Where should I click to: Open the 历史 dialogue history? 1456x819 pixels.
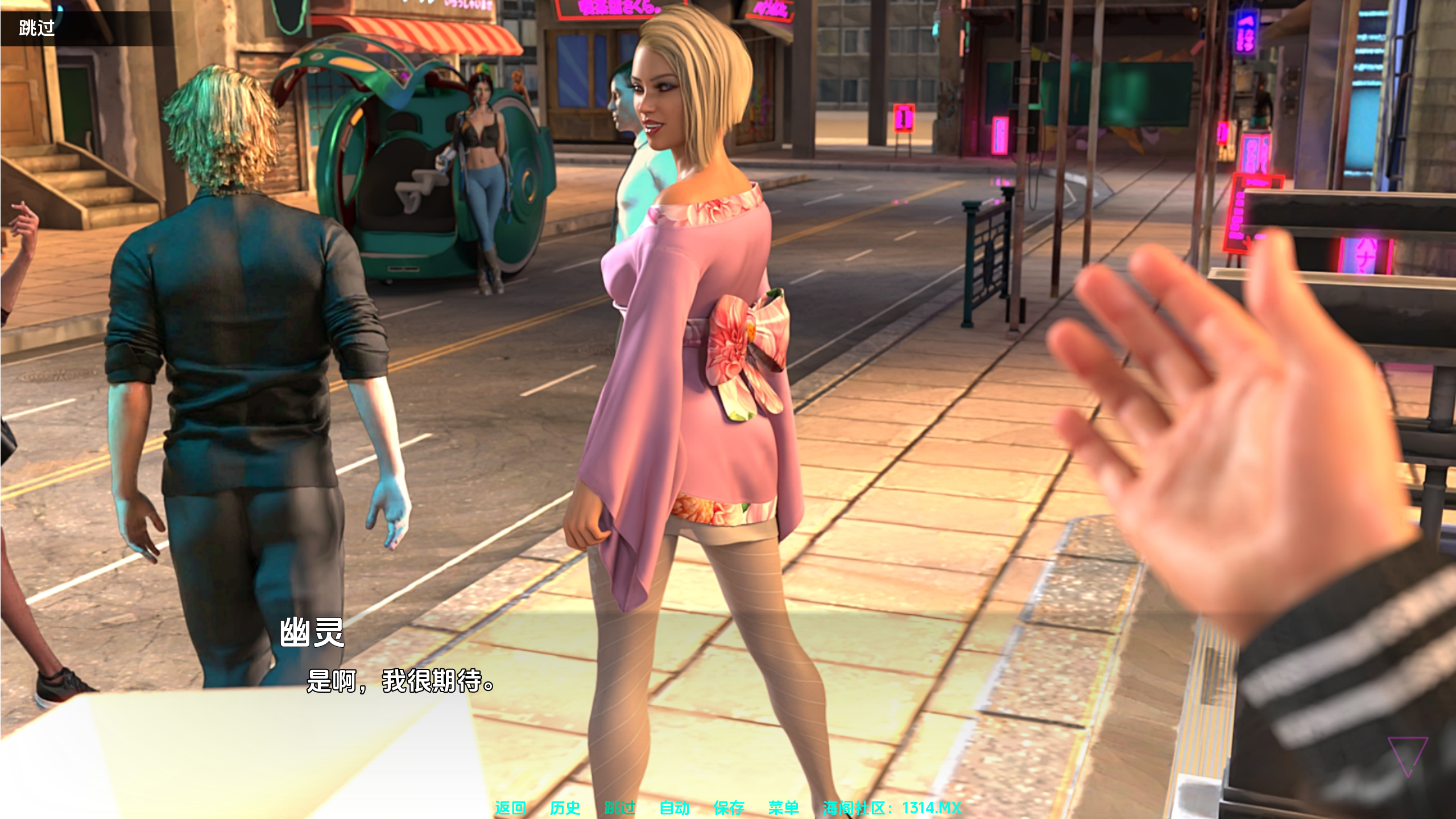565,807
